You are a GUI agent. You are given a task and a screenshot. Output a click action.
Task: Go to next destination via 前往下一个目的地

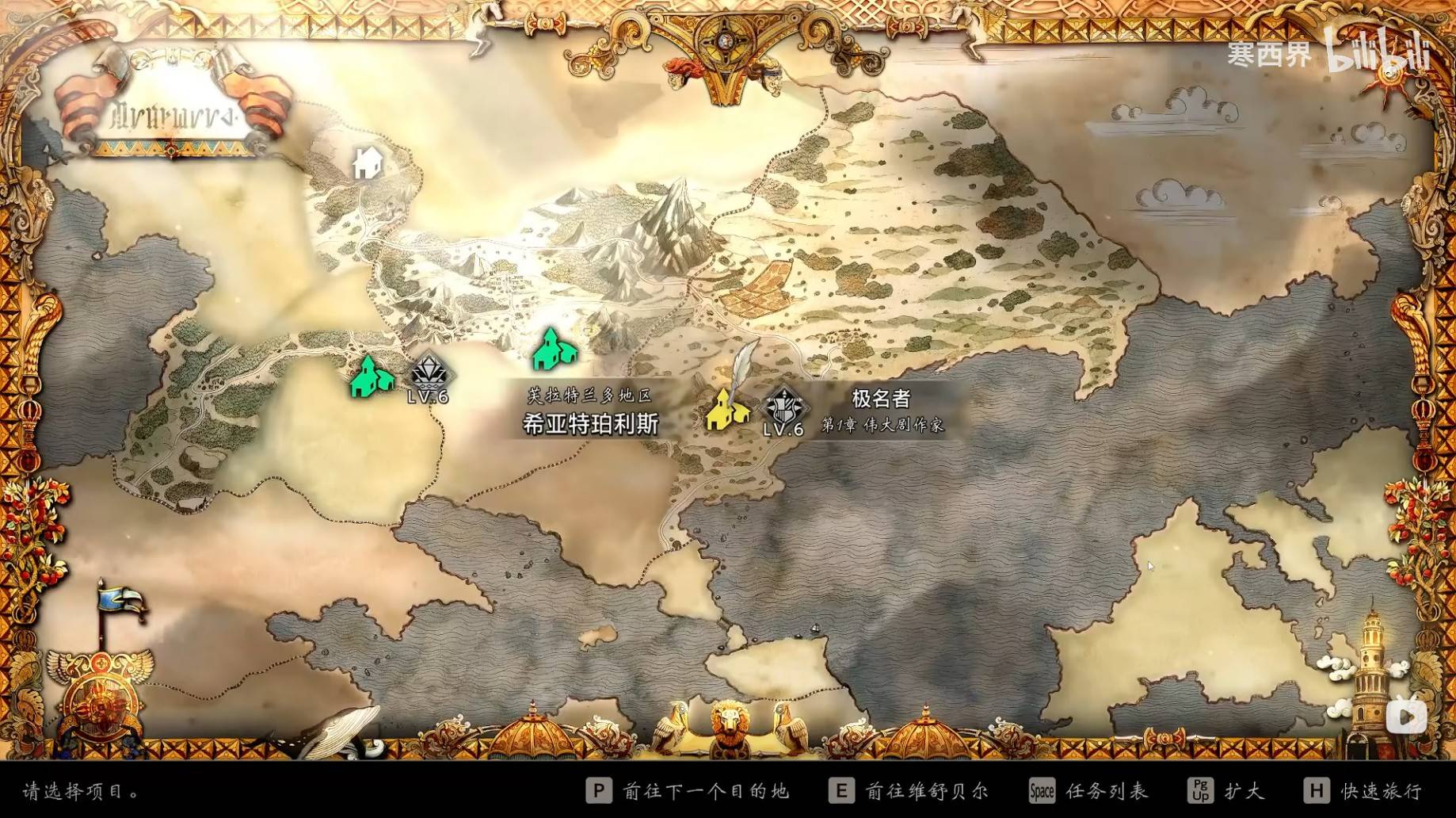tap(688, 791)
